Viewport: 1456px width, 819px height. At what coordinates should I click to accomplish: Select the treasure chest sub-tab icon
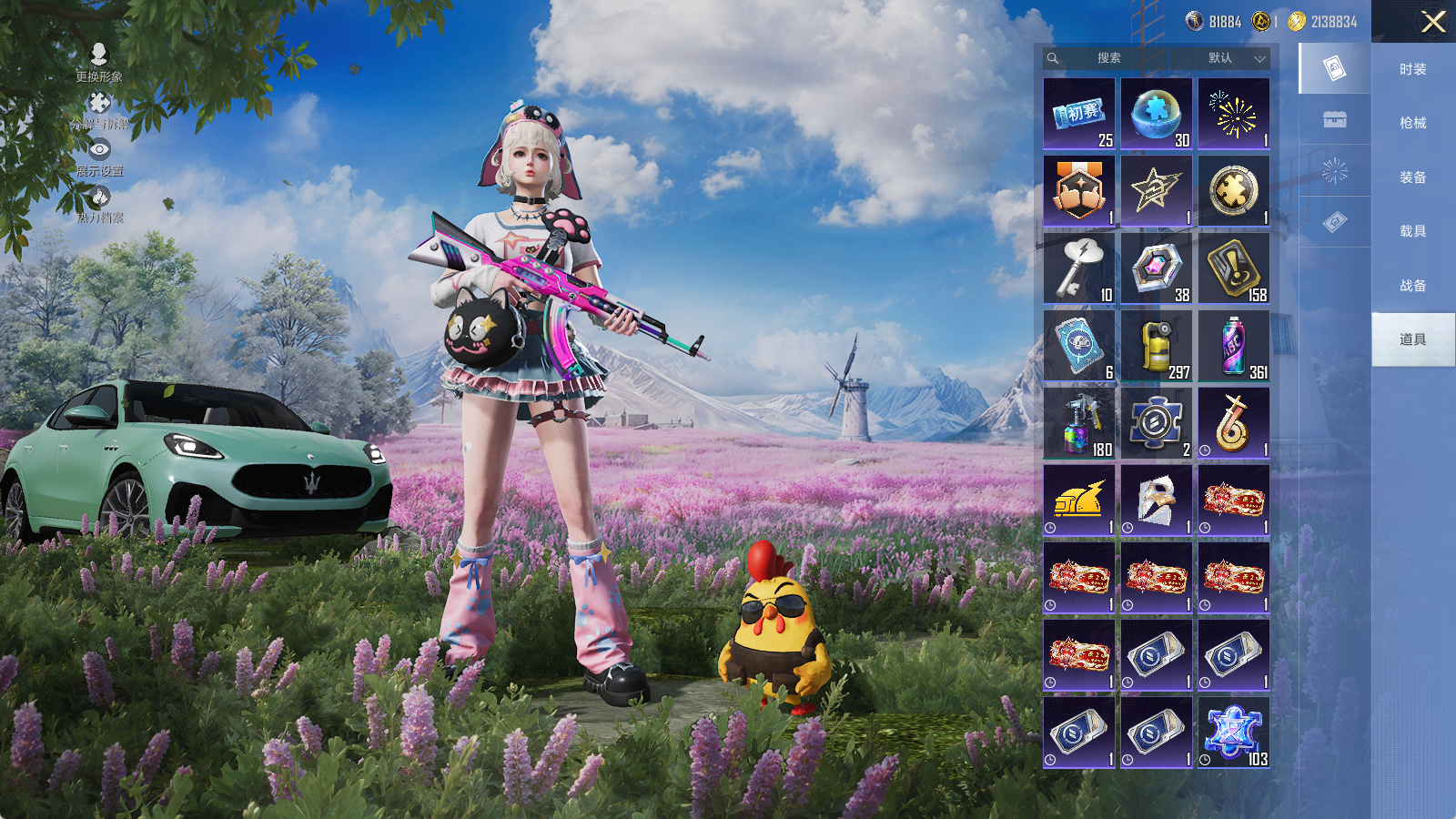tap(1335, 120)
